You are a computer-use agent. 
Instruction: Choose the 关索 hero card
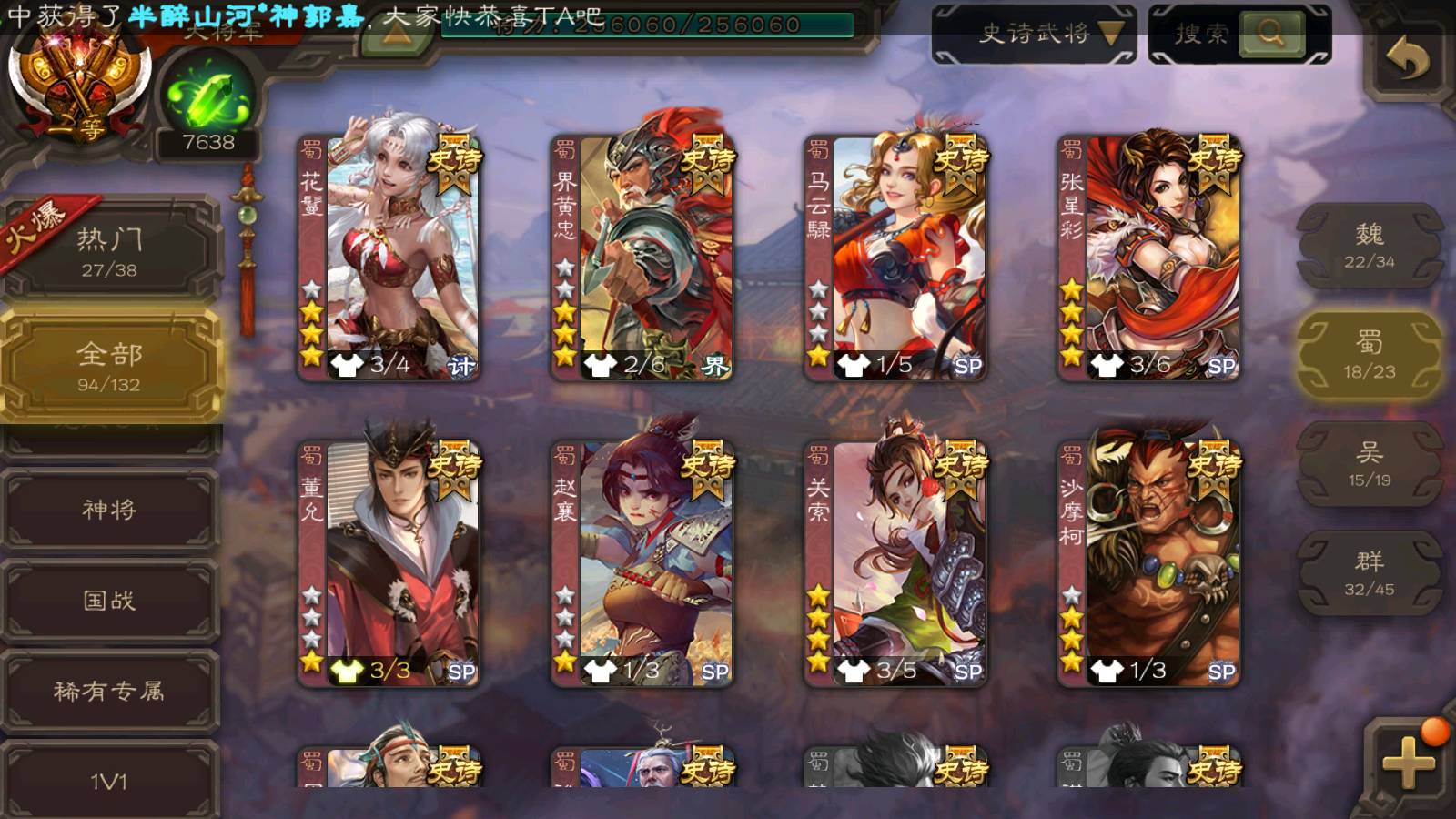(x=895, y=562)
